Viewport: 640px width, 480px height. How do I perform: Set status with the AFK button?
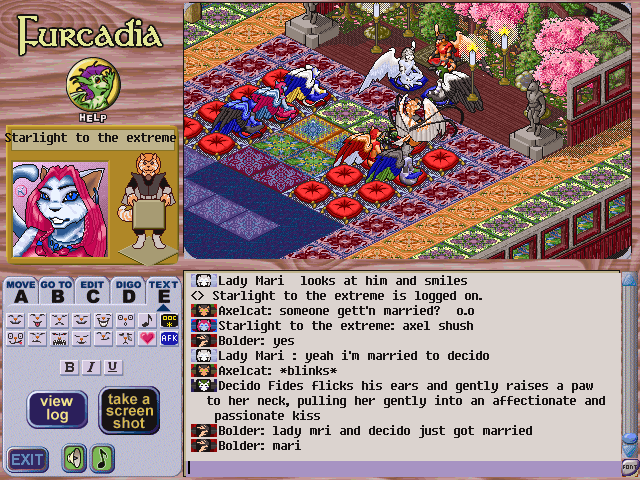pos(168,339)
